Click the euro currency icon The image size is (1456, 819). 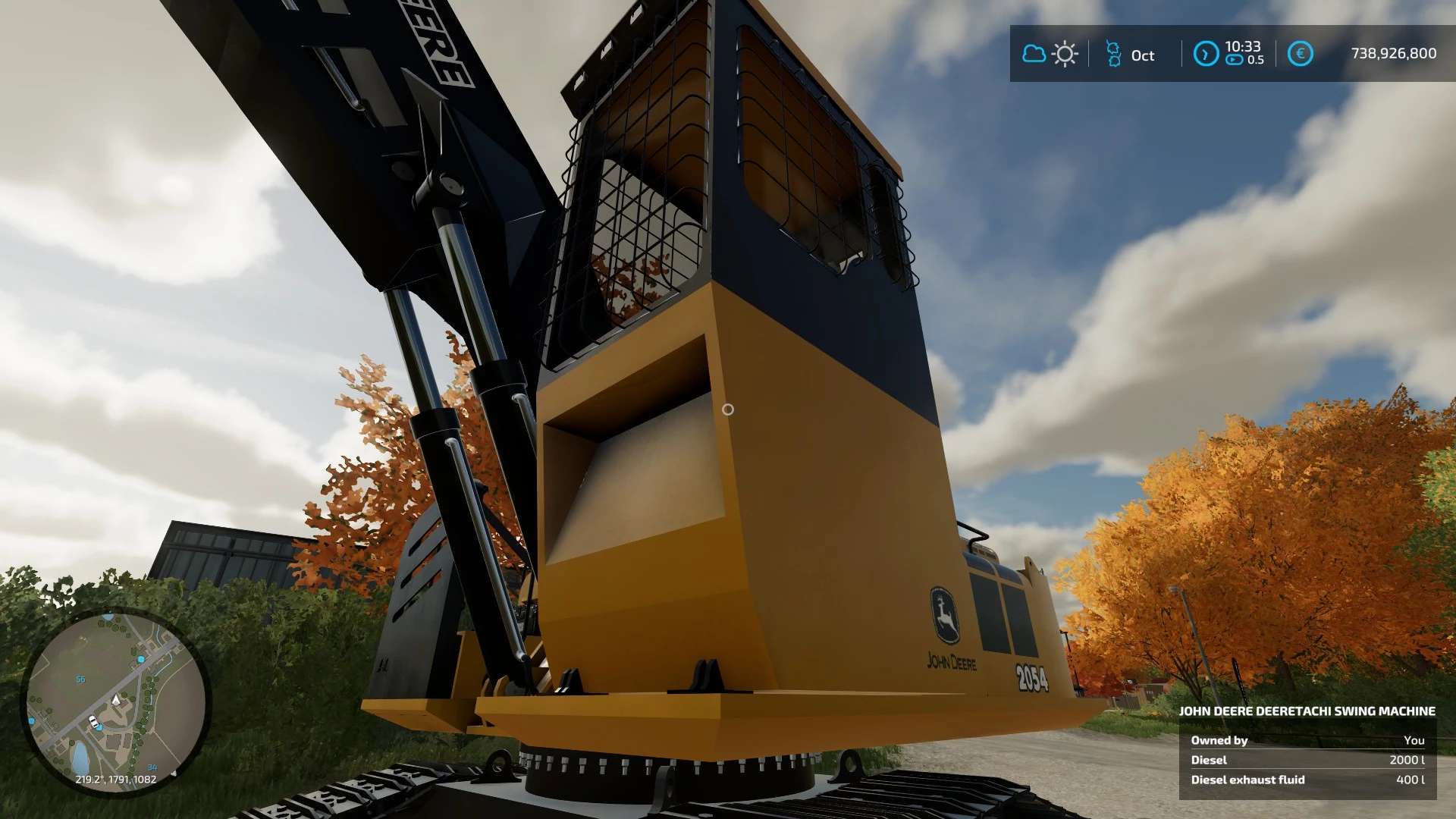[1300, 54]
